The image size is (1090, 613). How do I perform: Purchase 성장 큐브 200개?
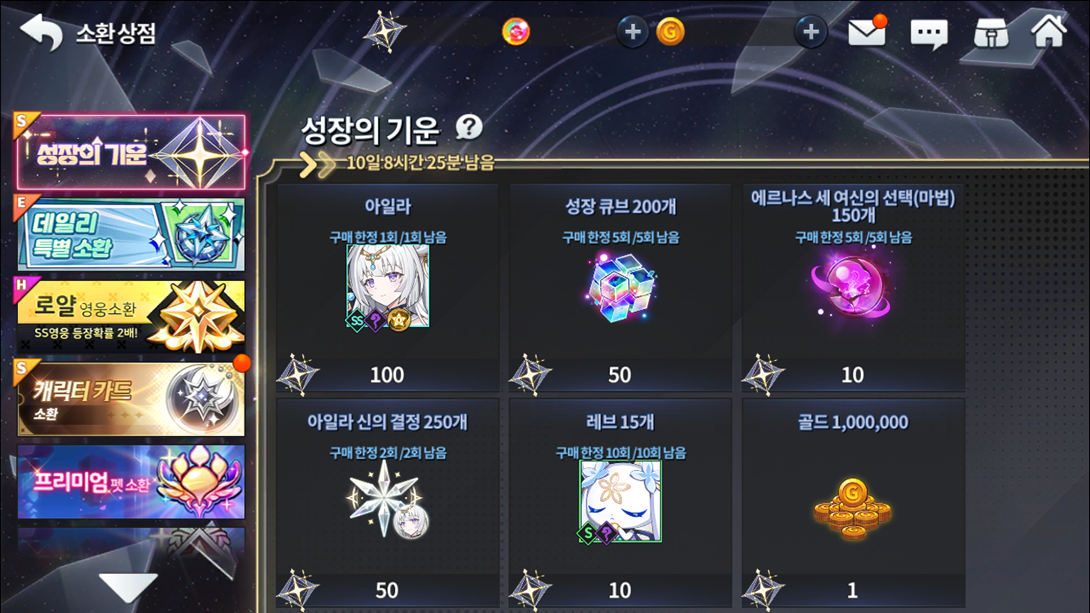(x=620, y=287)
